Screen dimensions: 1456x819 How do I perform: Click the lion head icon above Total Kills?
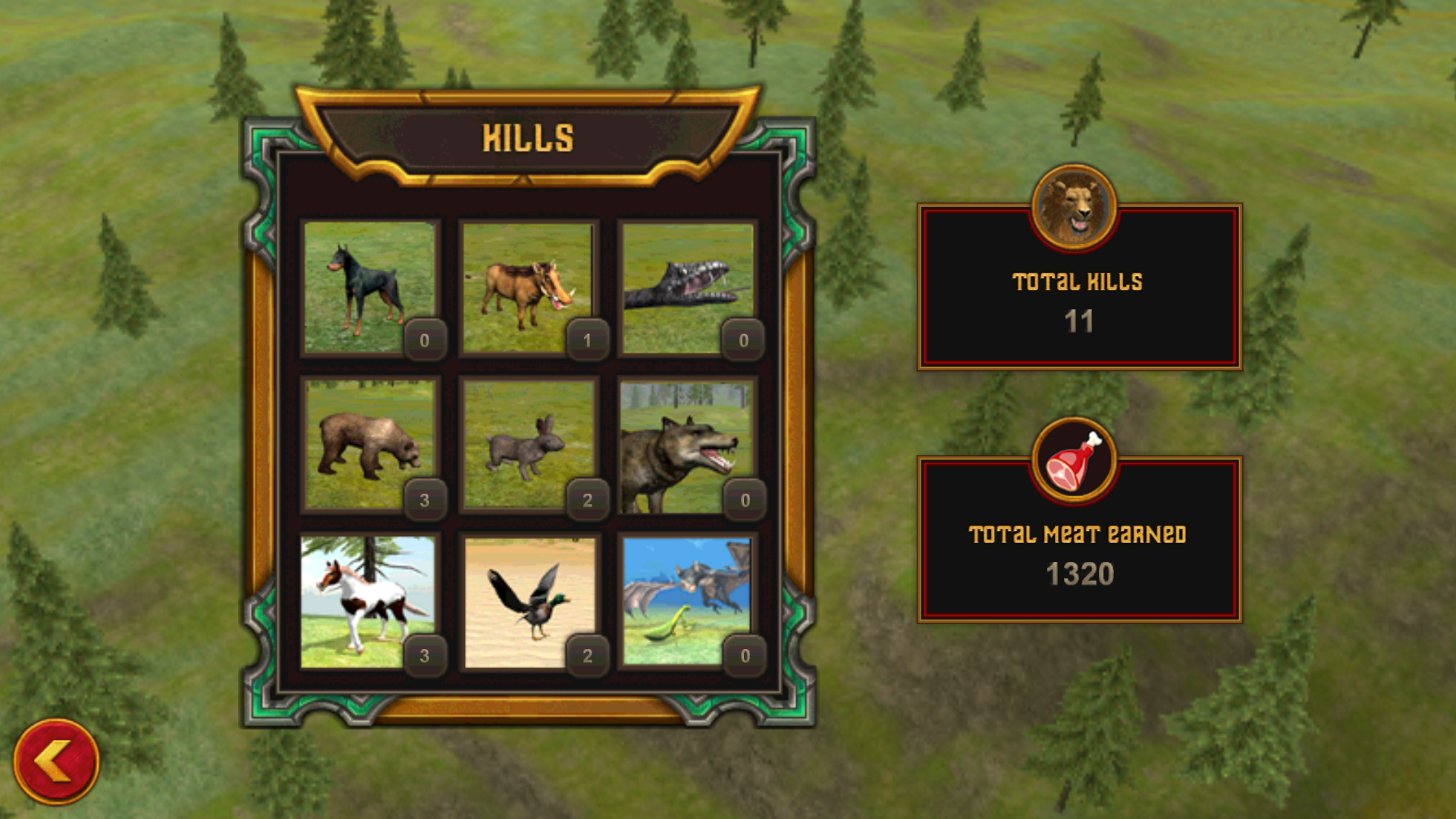(1076, 207)
